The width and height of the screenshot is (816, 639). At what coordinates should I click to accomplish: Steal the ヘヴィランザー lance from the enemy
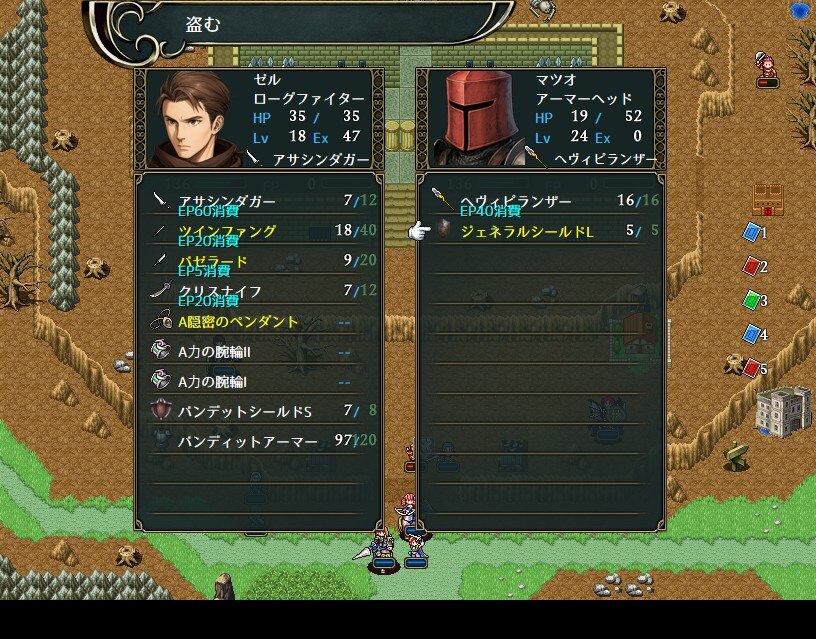coord(540,201)
